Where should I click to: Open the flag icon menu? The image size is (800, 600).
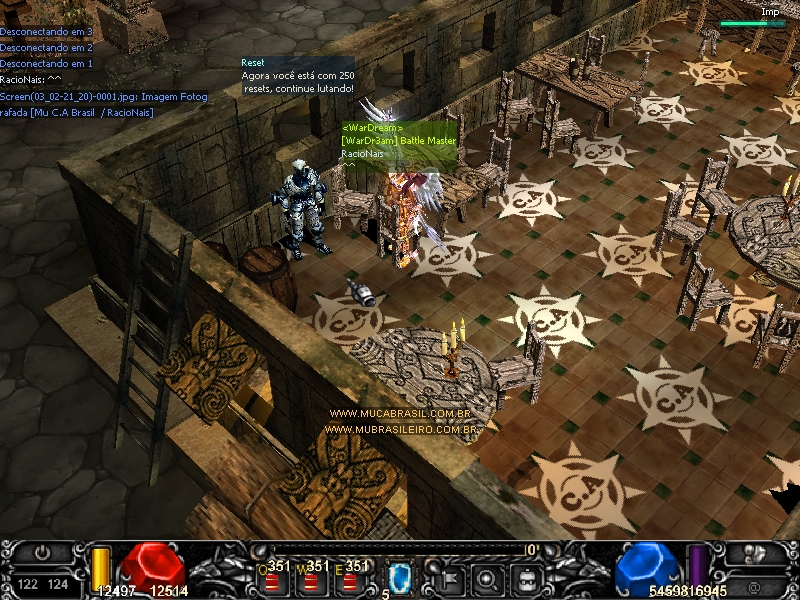click(449, 577)
